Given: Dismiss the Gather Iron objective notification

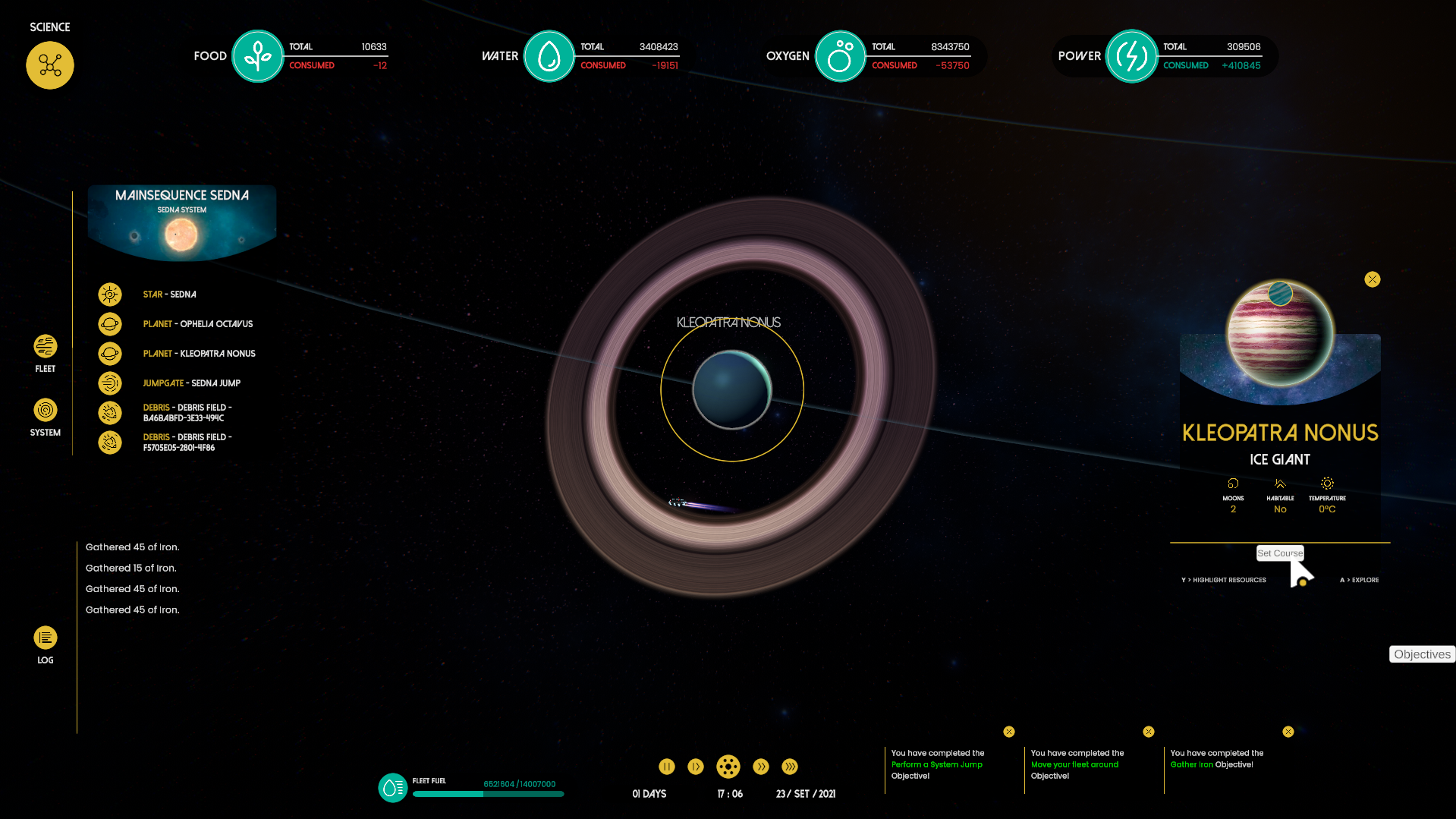Looking at the screenshot, I should [x=1288, y=732].
